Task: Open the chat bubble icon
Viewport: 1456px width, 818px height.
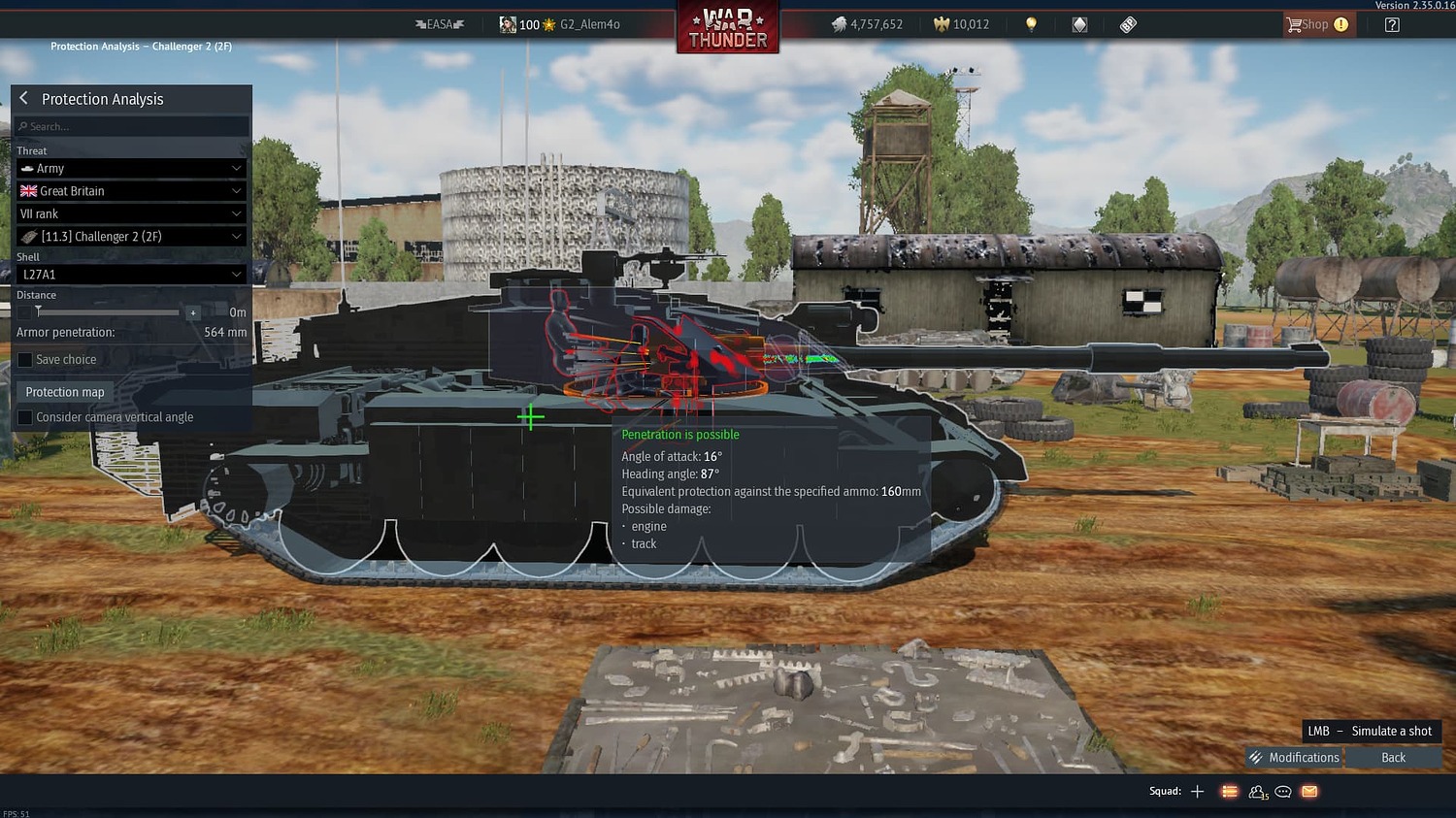Action: pos(1282,792)
